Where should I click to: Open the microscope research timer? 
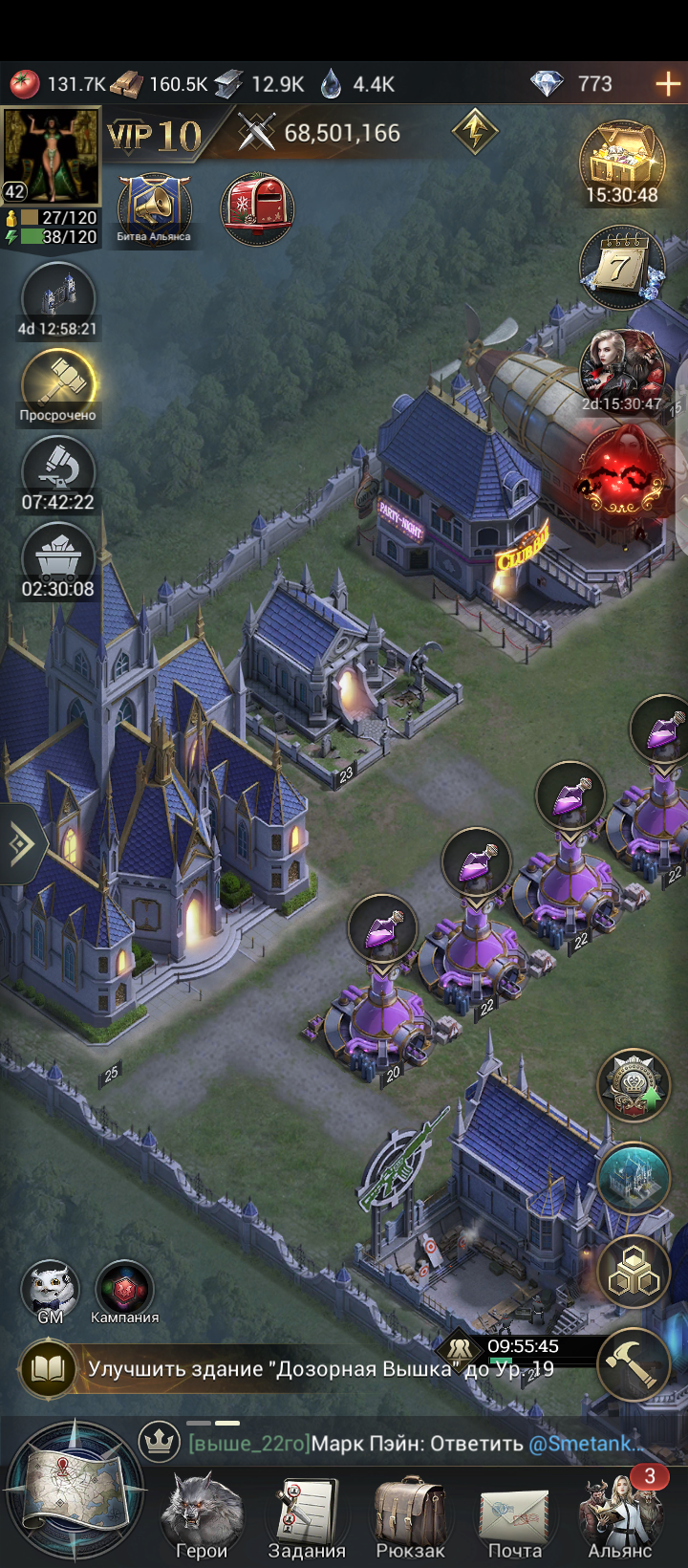tap(58, 470)
